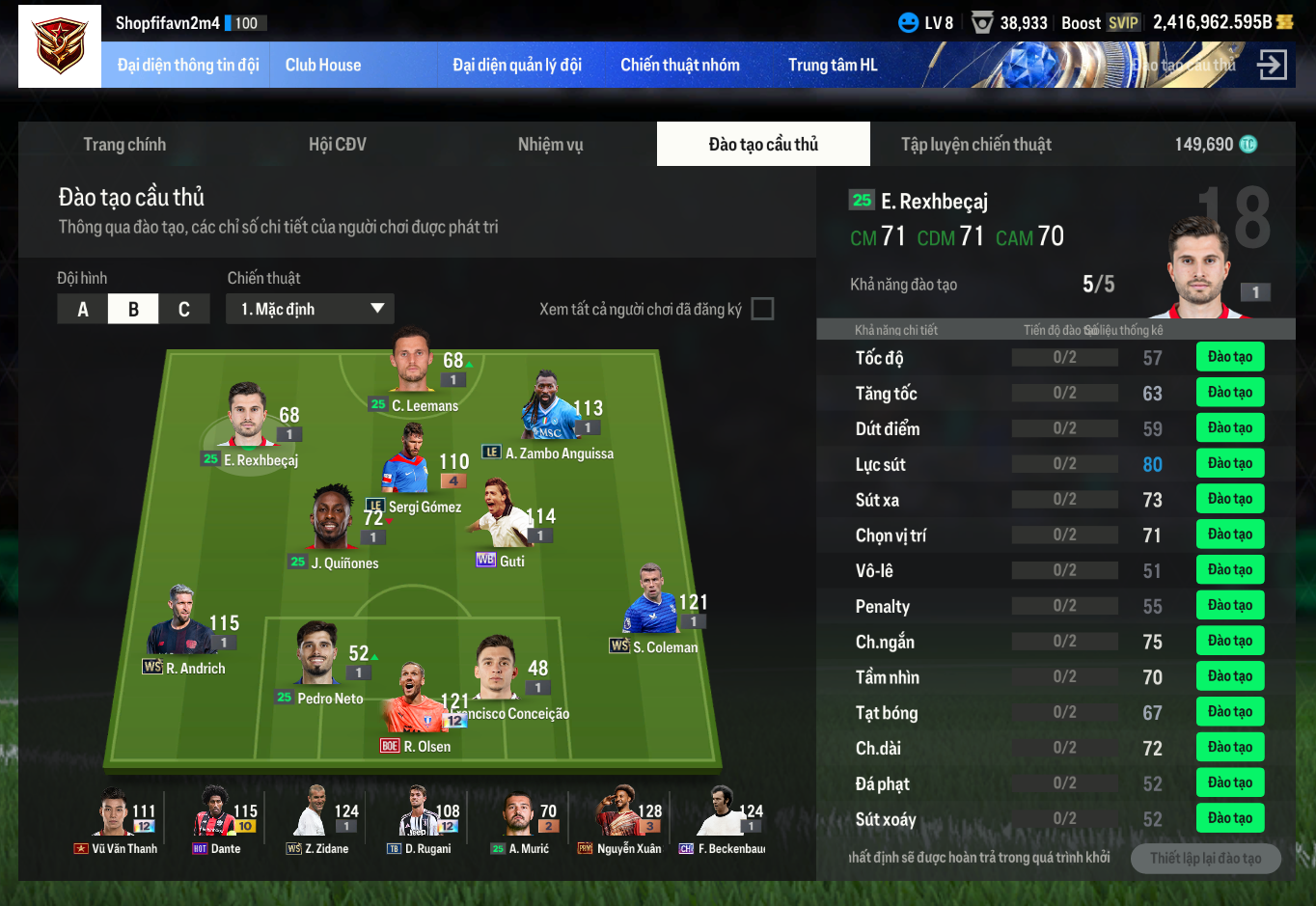Open the Nhiệm vụ tab
1316x906 pixels.
(550, 145)
